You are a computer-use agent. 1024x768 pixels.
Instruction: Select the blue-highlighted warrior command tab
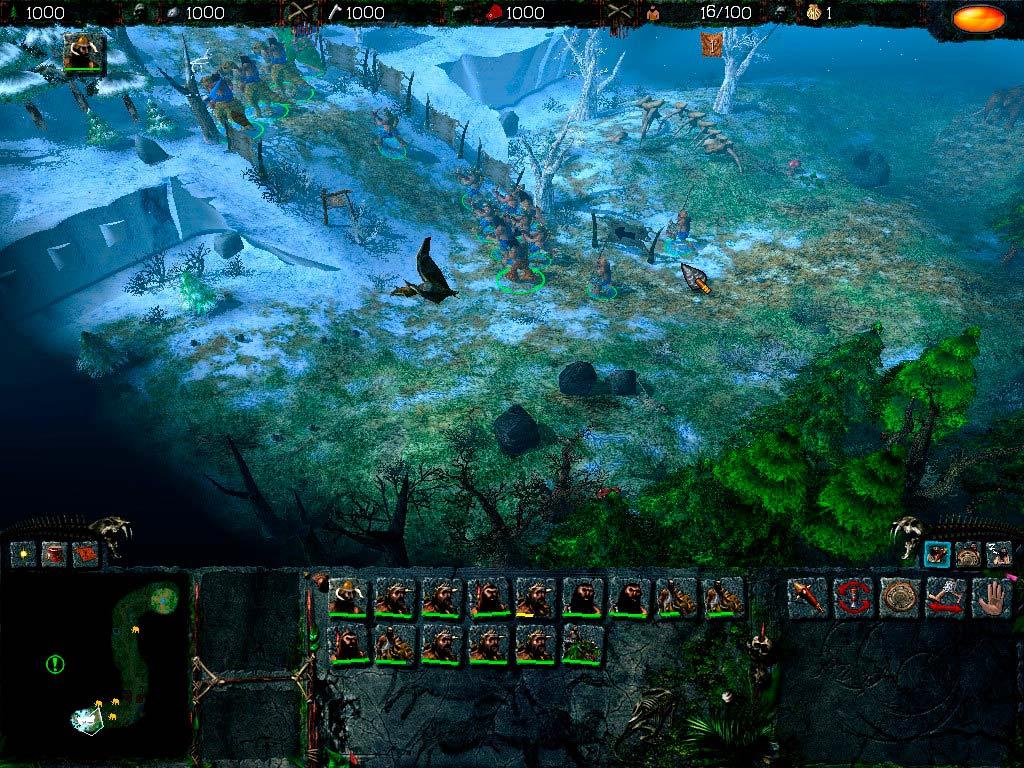[x=937, y=553]
